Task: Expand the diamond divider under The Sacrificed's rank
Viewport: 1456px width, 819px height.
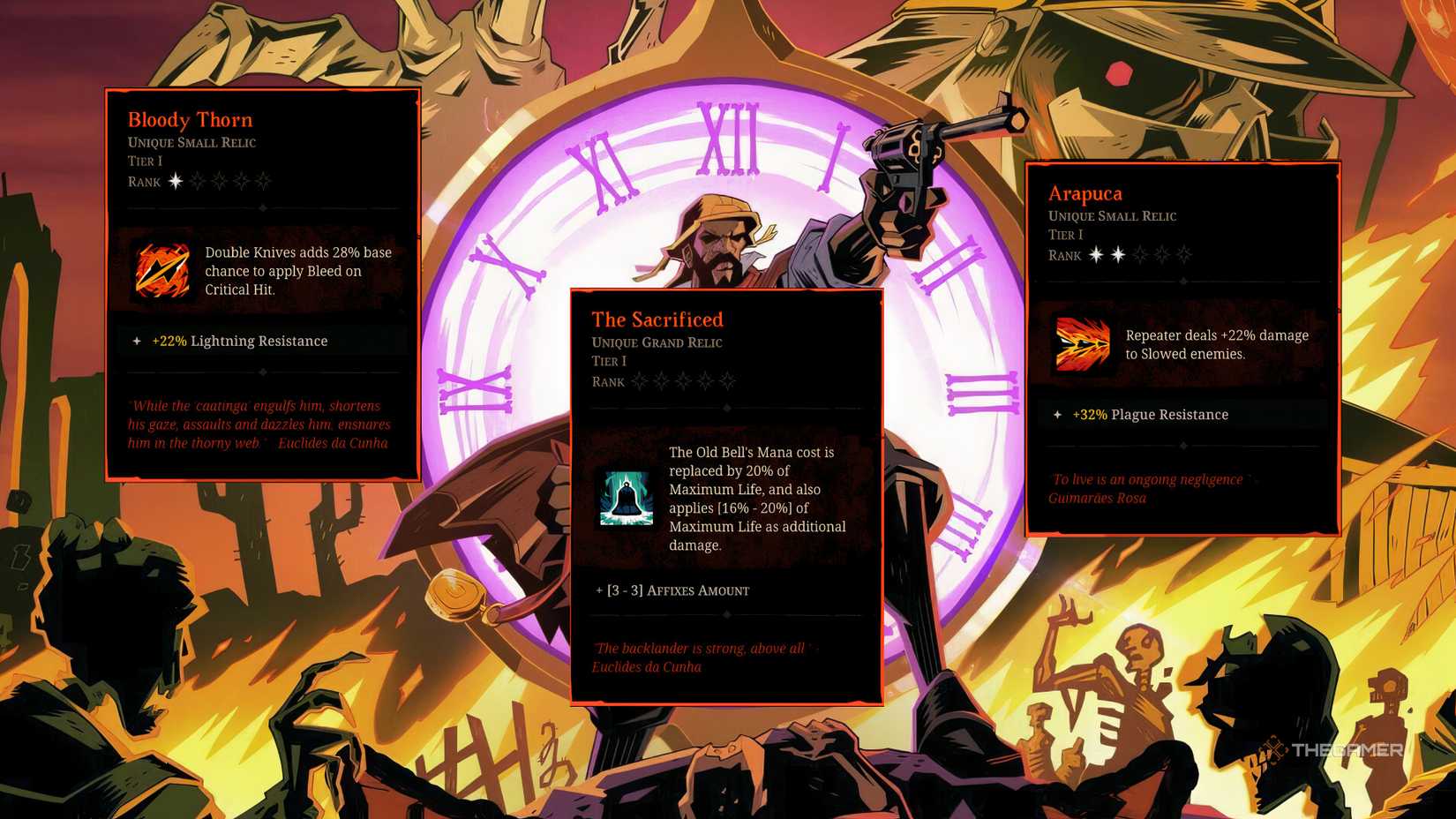Action: [726, 408]
